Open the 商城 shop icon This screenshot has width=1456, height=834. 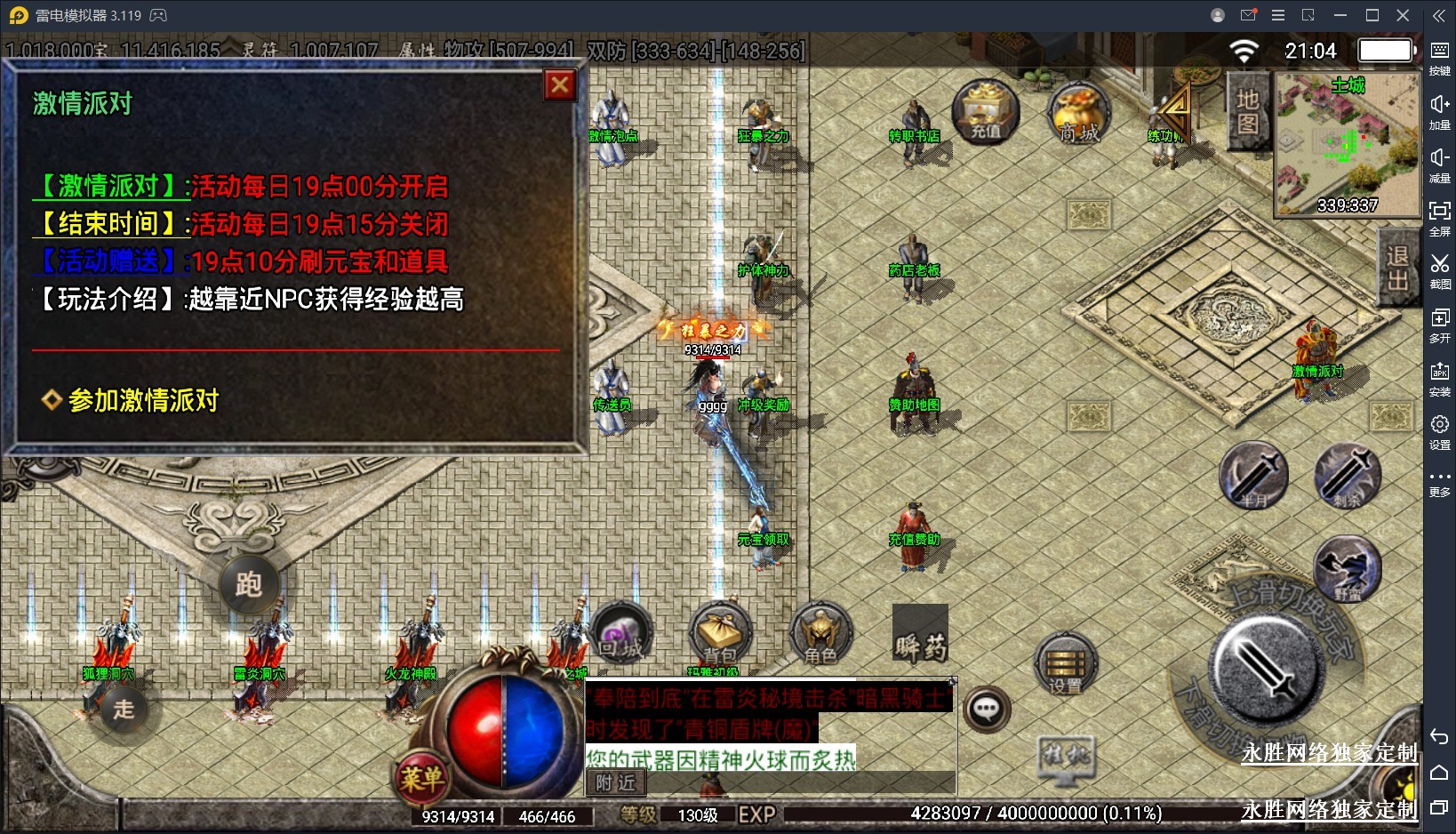(x=1079, y=115)
